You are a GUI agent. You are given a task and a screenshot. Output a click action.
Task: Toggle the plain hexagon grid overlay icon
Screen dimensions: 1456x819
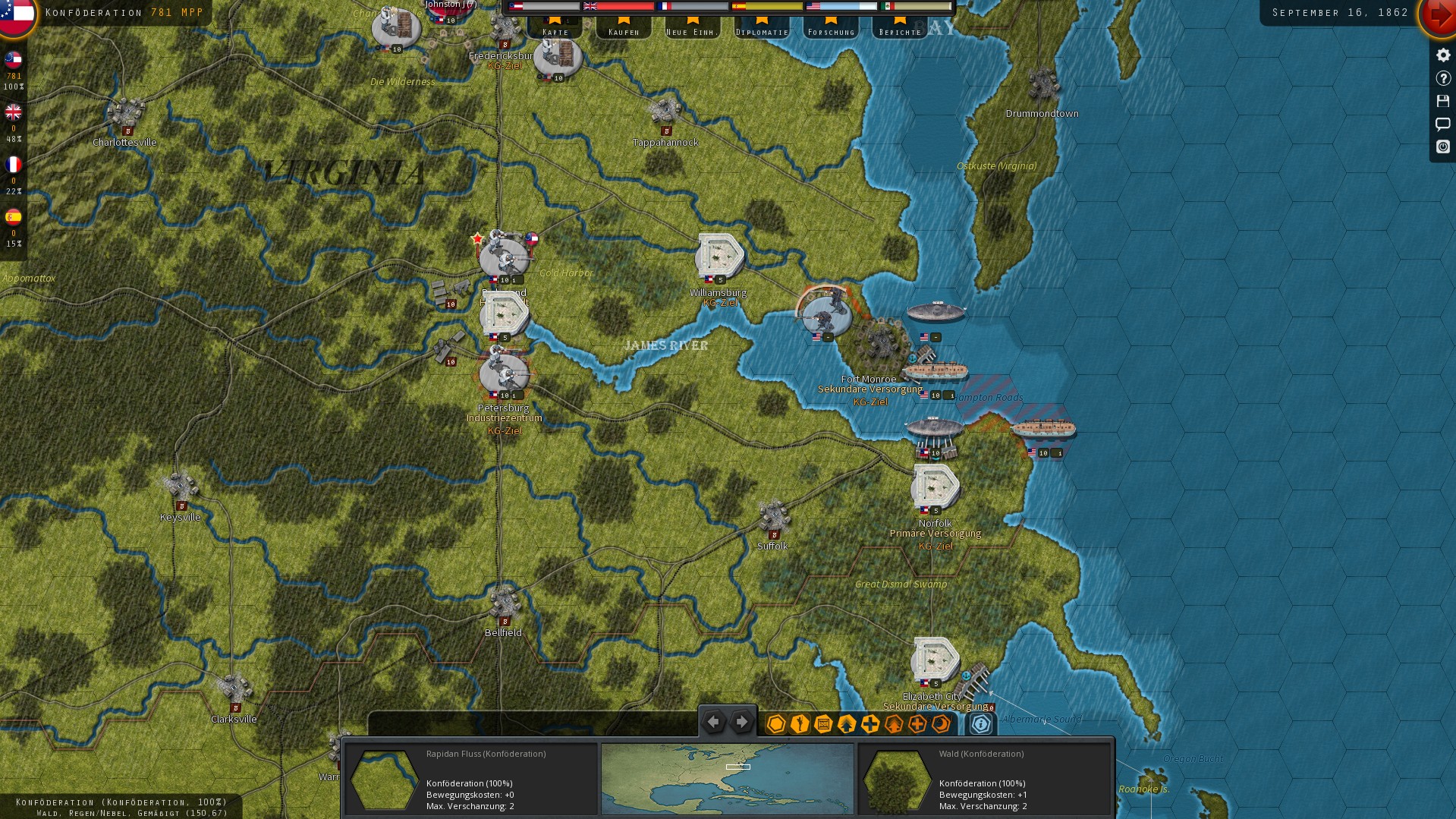775,725
